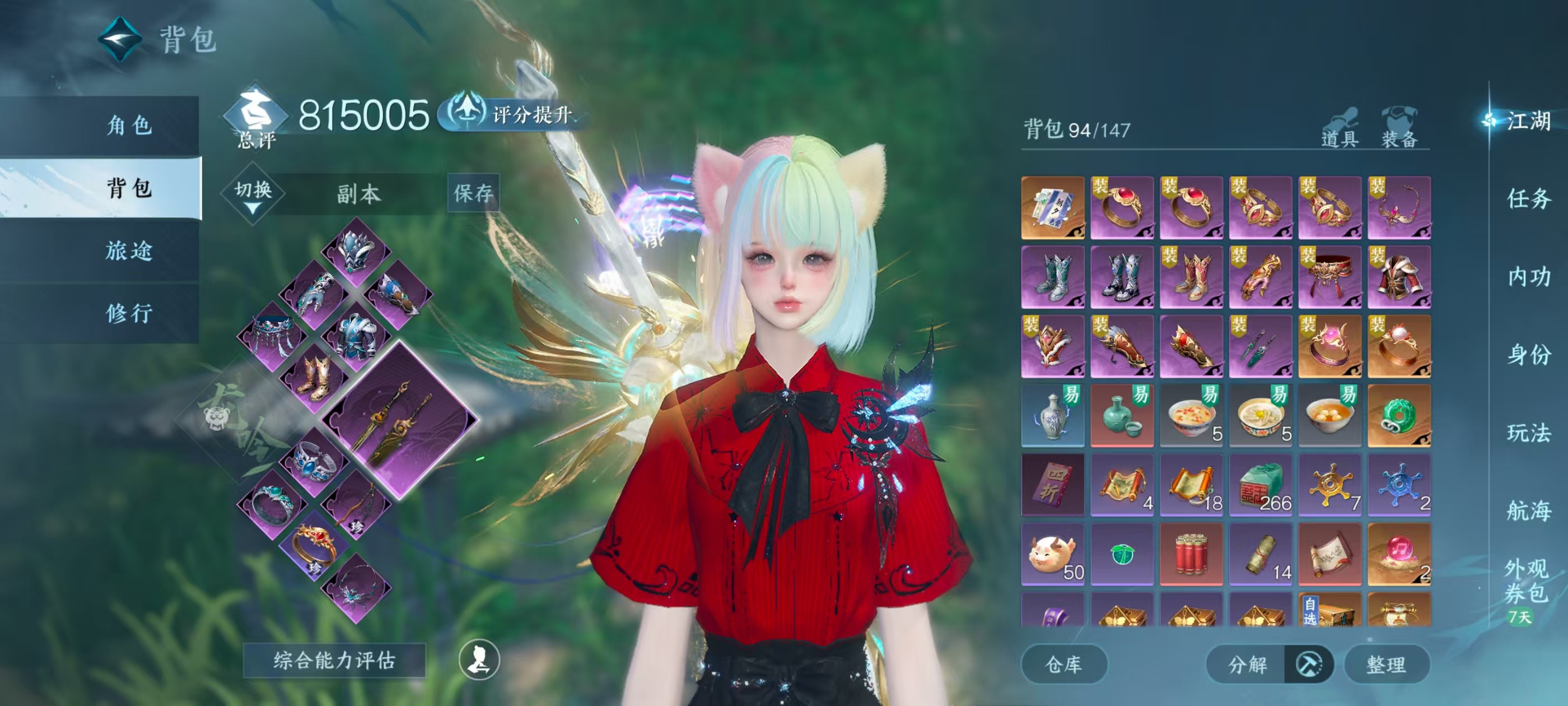Open the 江湖 menu
The width and height of the screenshot is (1568, 706).
[x=1528, y=120]
